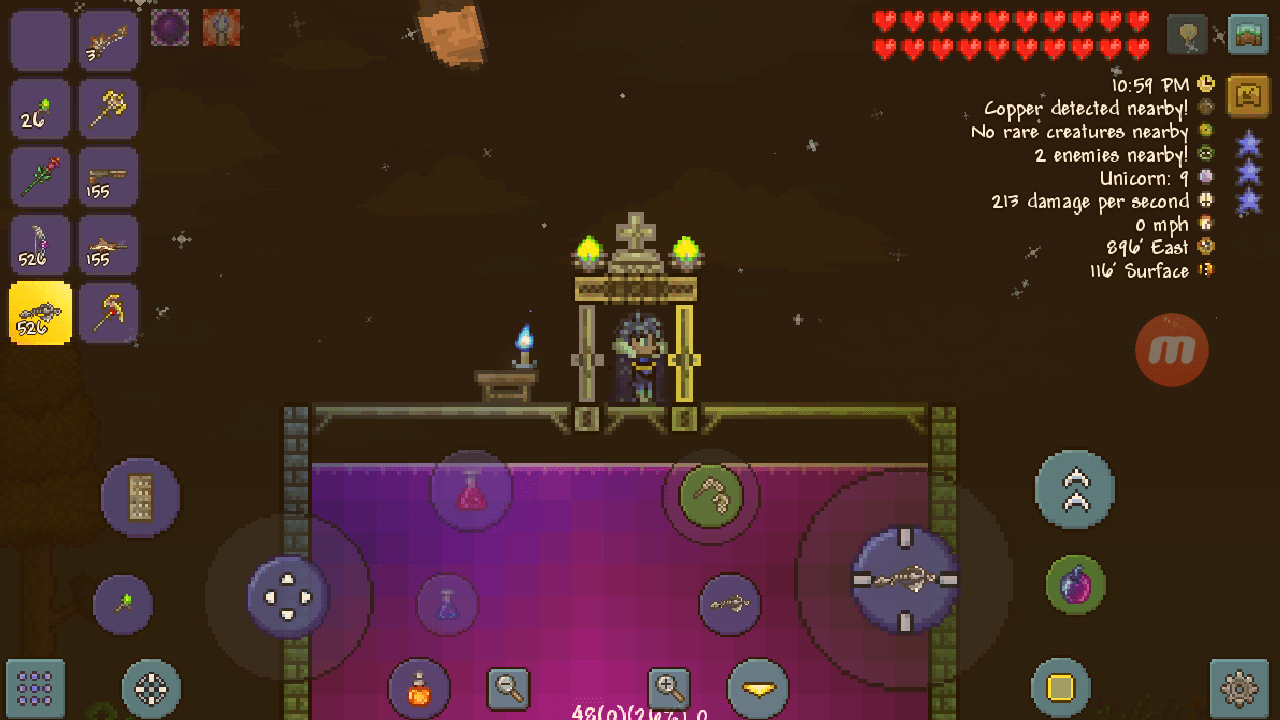This screenshot has width=1280, height=720.
Task: Zoom in using the magnifier plus icon
Action: [669, 689]
